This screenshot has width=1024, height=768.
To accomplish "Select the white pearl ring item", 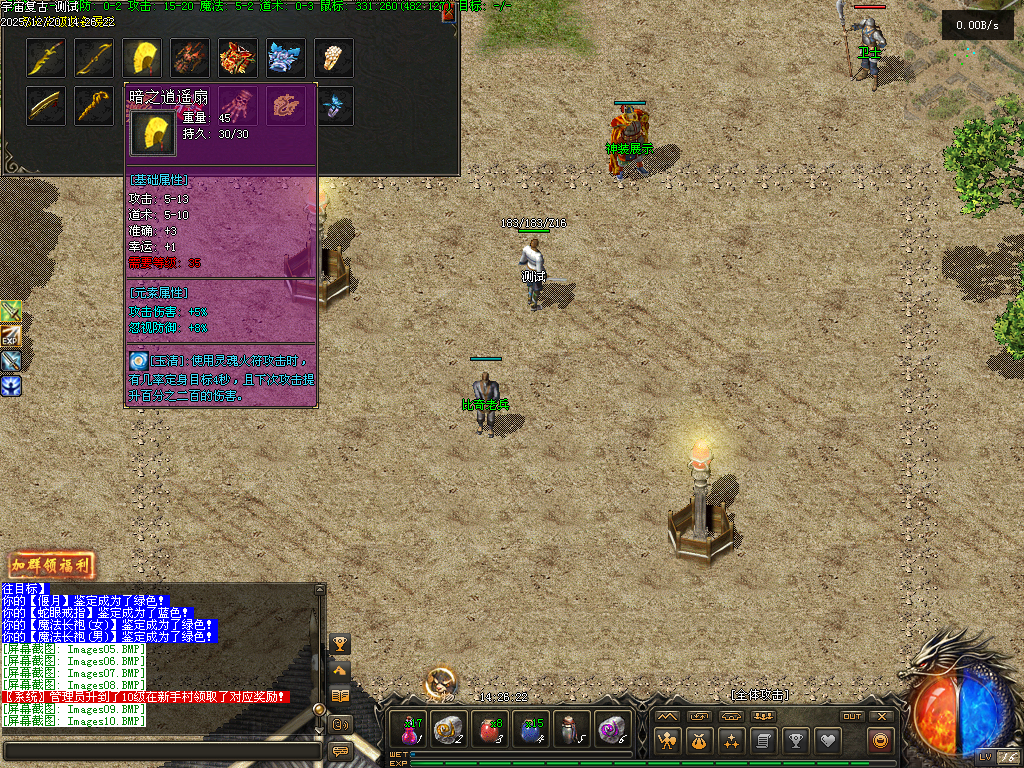I will [x=334, y=58].
